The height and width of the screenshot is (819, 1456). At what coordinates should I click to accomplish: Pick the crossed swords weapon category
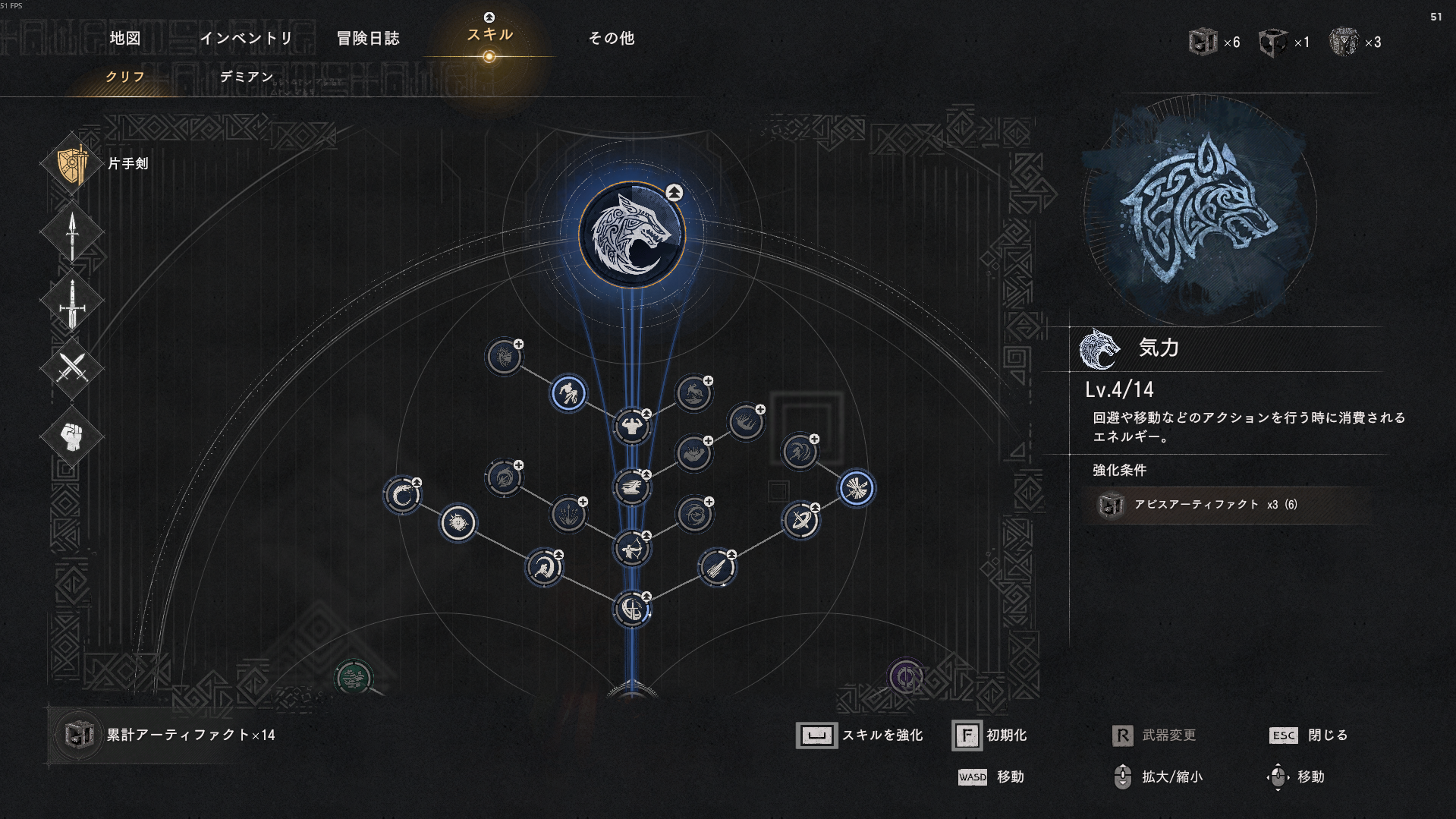pos(72,369)
